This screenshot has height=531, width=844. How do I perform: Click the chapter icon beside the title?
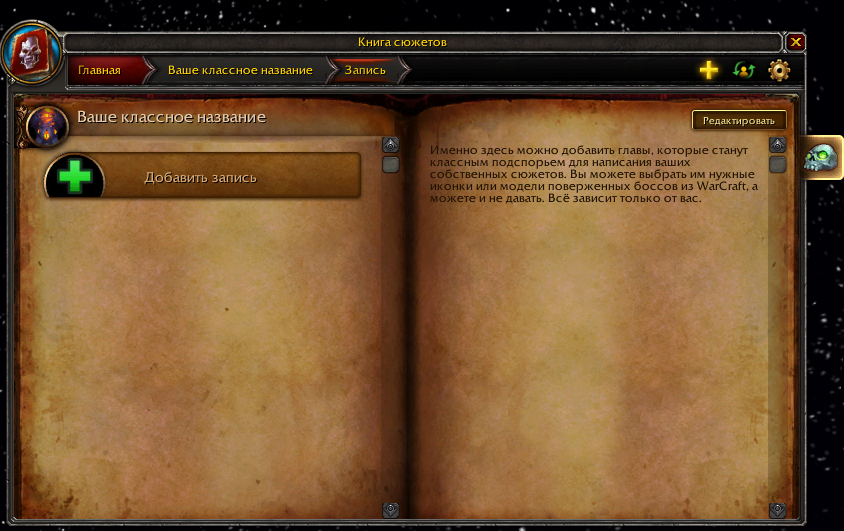[47, 123]
